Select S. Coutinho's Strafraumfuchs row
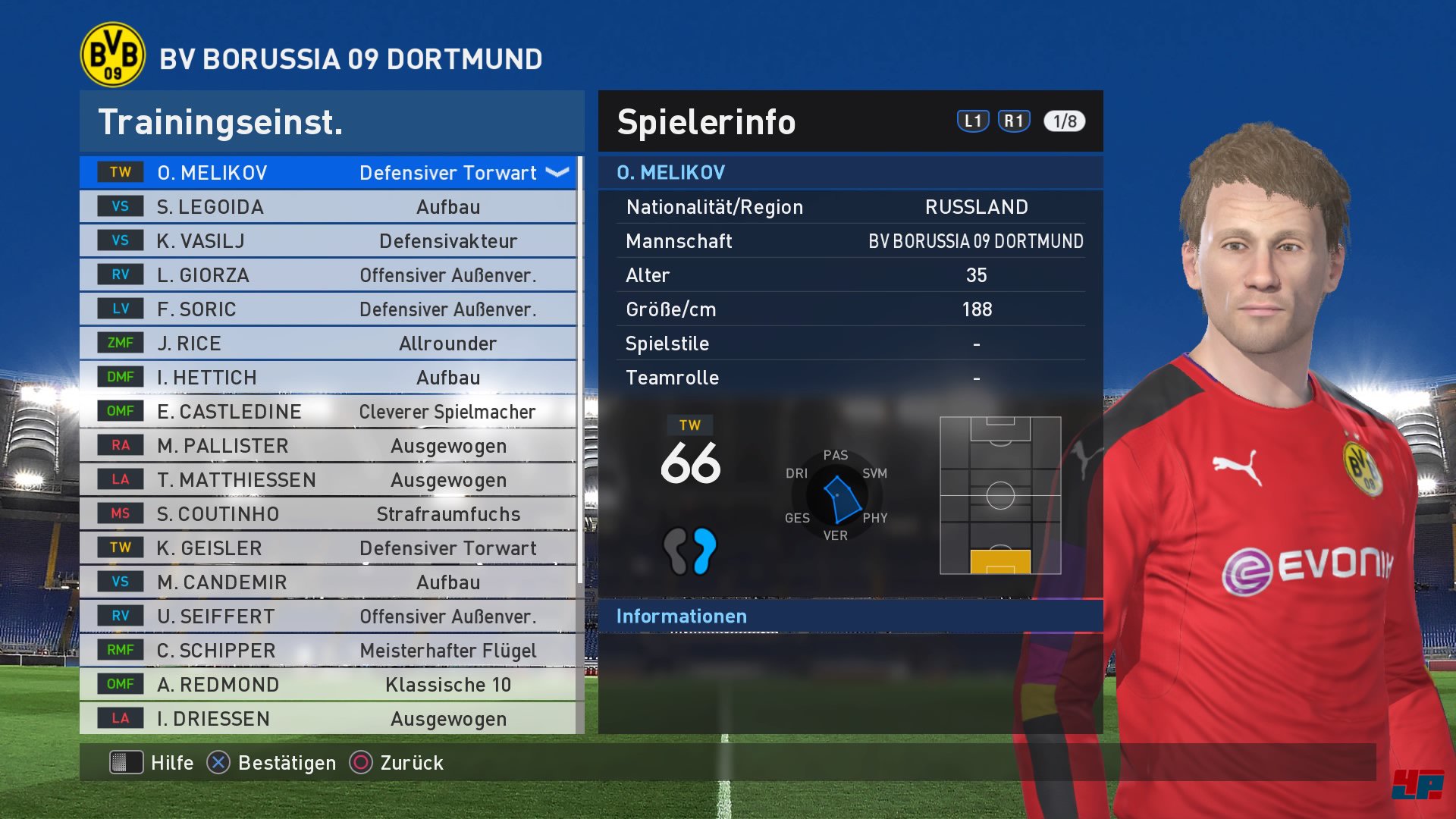The height and width of the screenshot is (819, 1456). (x=326, y=514)
